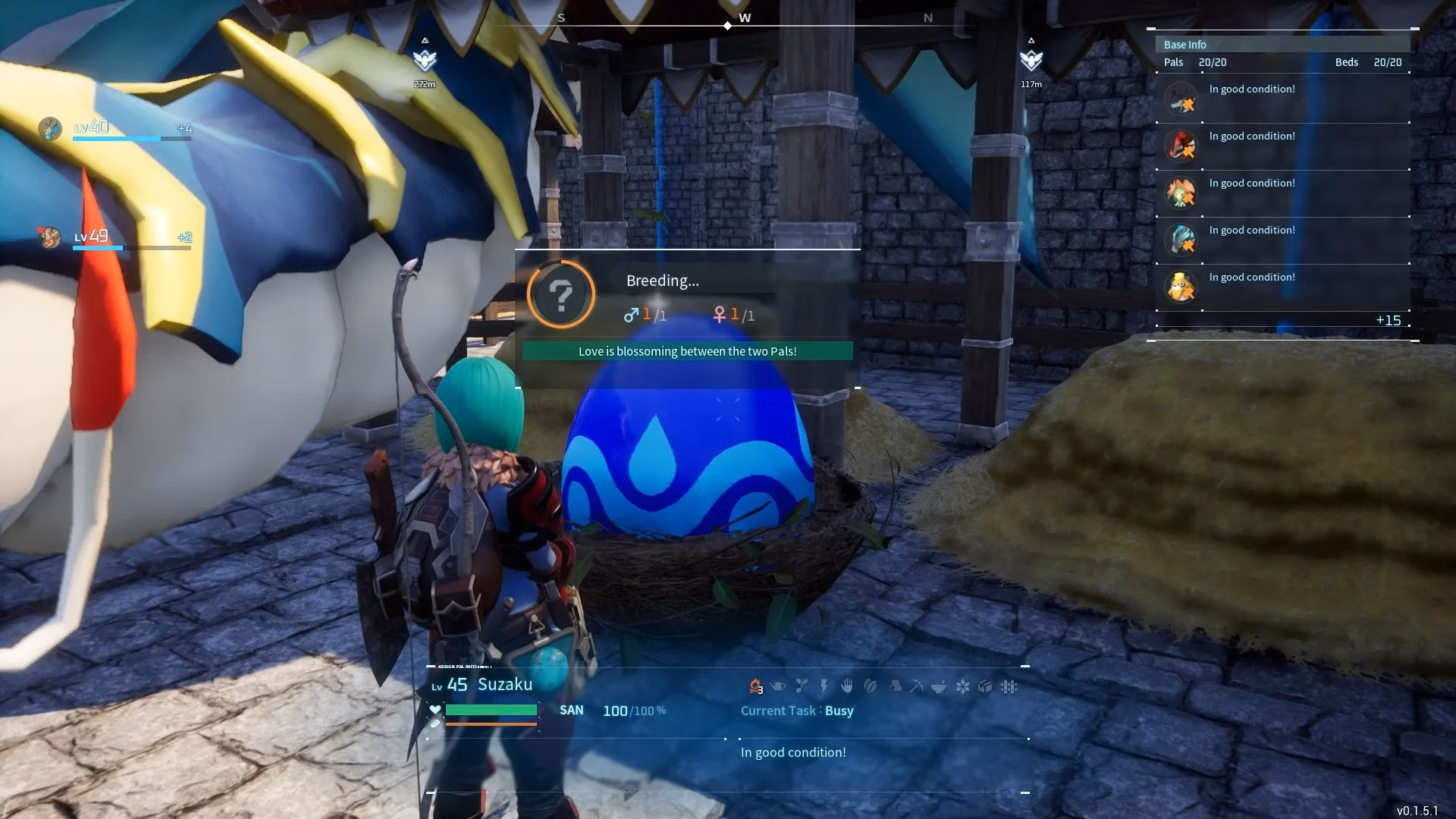Click the male symbol in the Breeding panel

point(630,315)
